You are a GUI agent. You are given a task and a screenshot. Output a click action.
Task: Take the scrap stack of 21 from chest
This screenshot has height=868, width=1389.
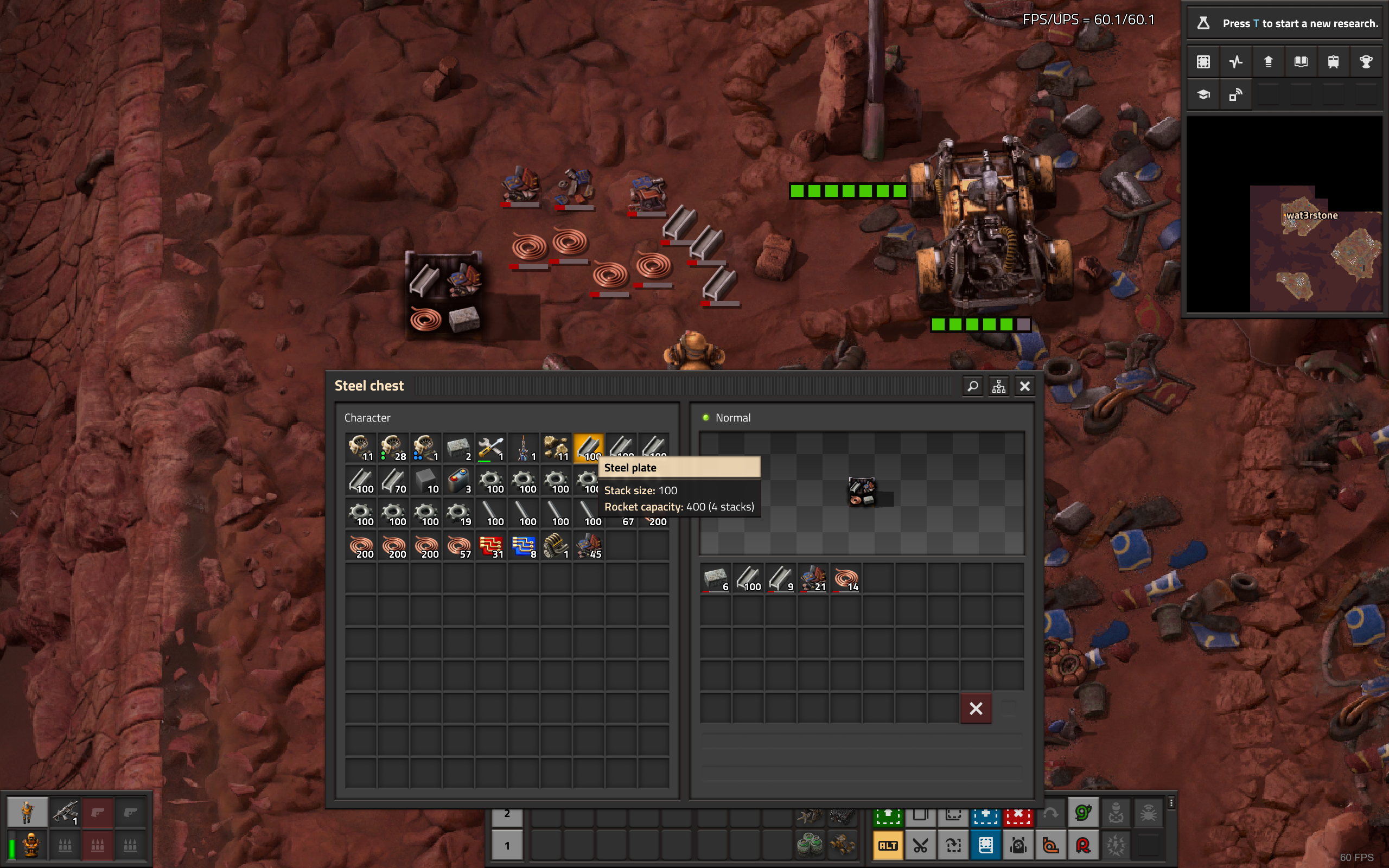tap(813, 578)
